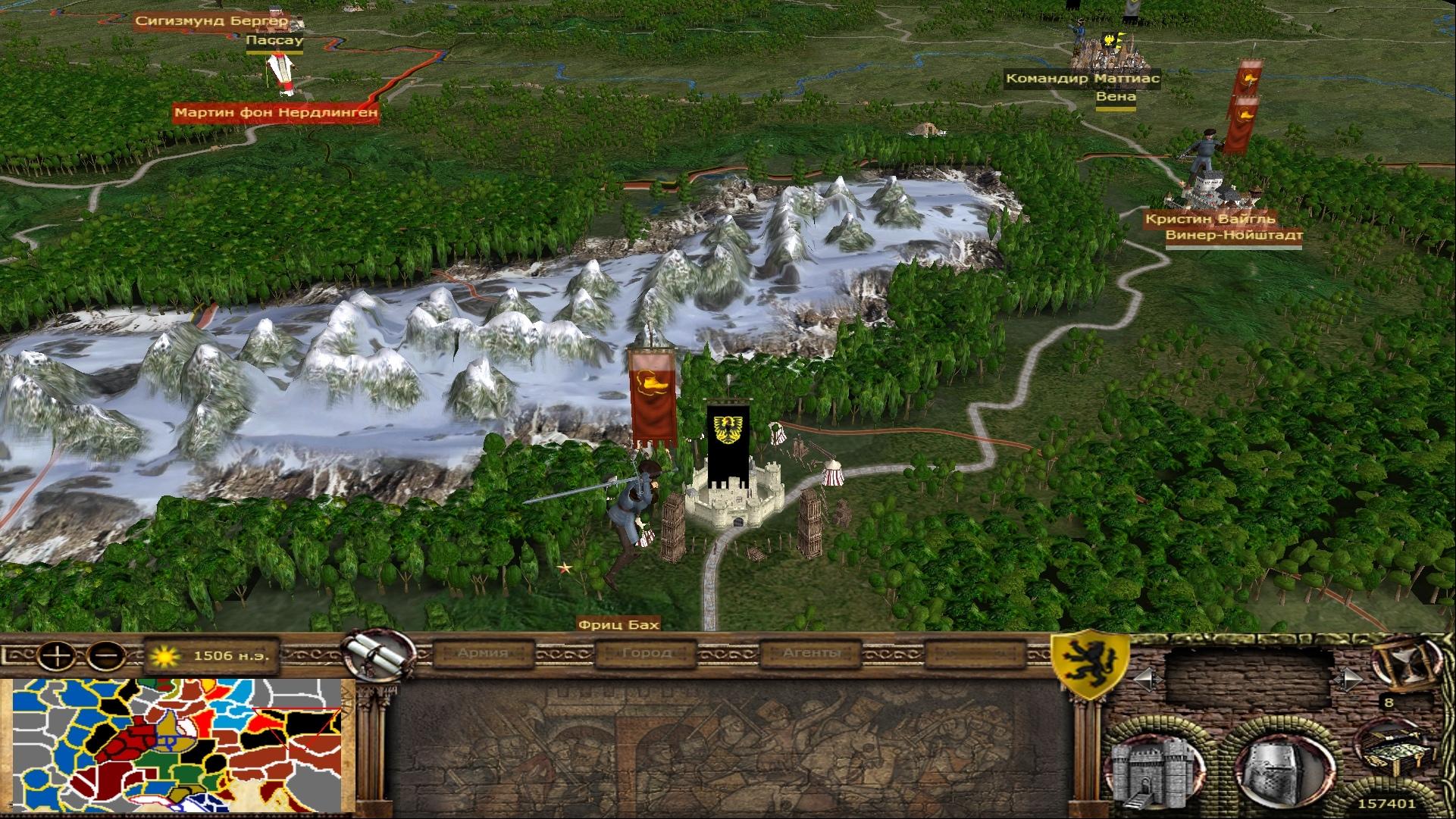Zoom out the minimap with the minus button
This screenshot has width=1456, height=819.
point(106,653)
